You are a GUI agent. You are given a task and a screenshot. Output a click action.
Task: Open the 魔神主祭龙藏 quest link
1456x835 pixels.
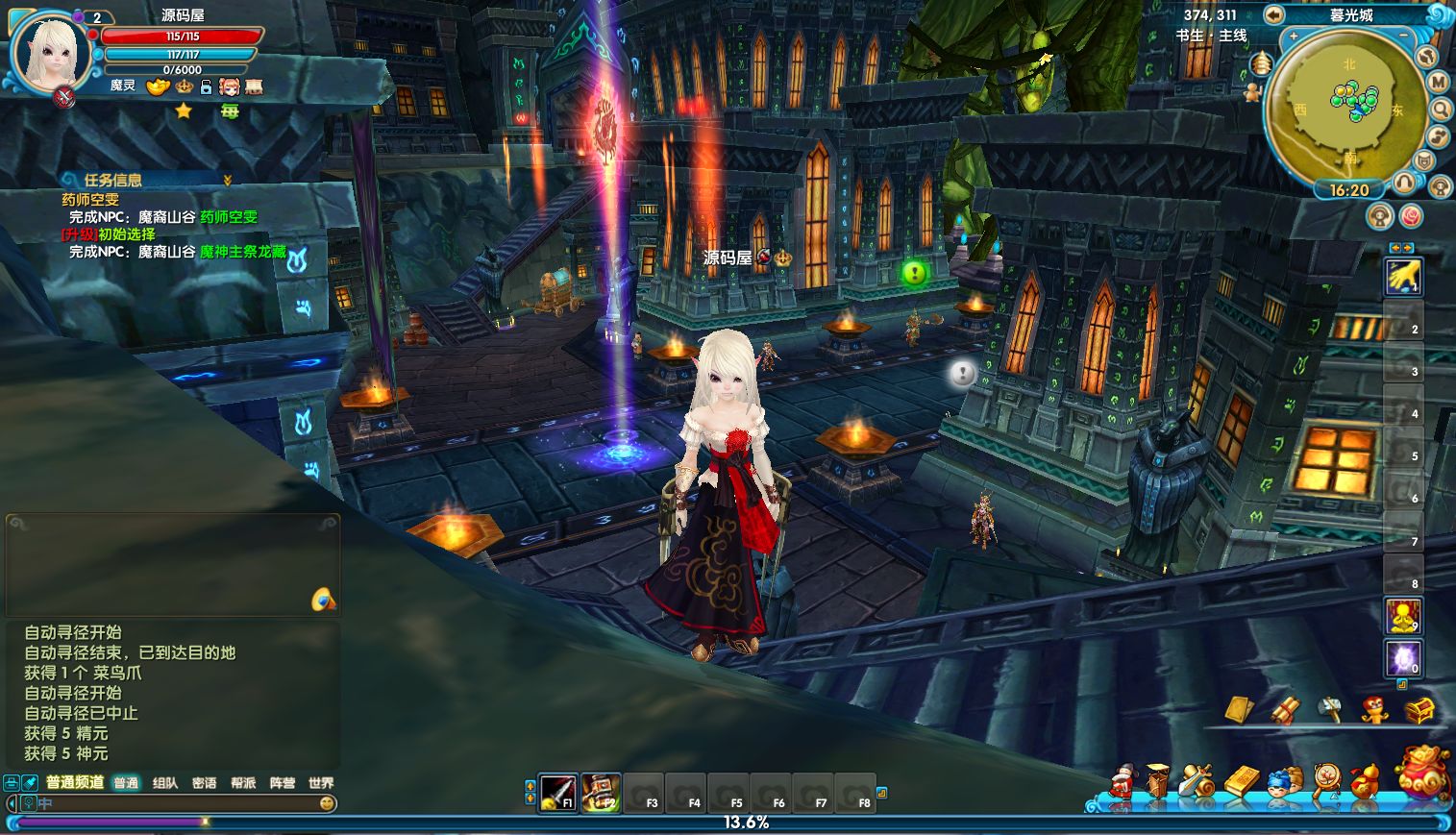[x=243, y=252]
